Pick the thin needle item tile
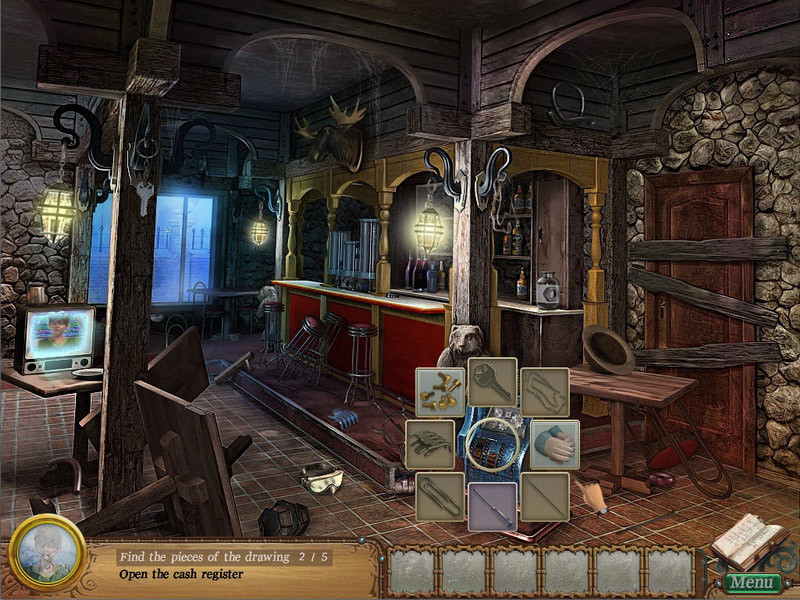This screenshot has width=800, height=600. (545, 496)
